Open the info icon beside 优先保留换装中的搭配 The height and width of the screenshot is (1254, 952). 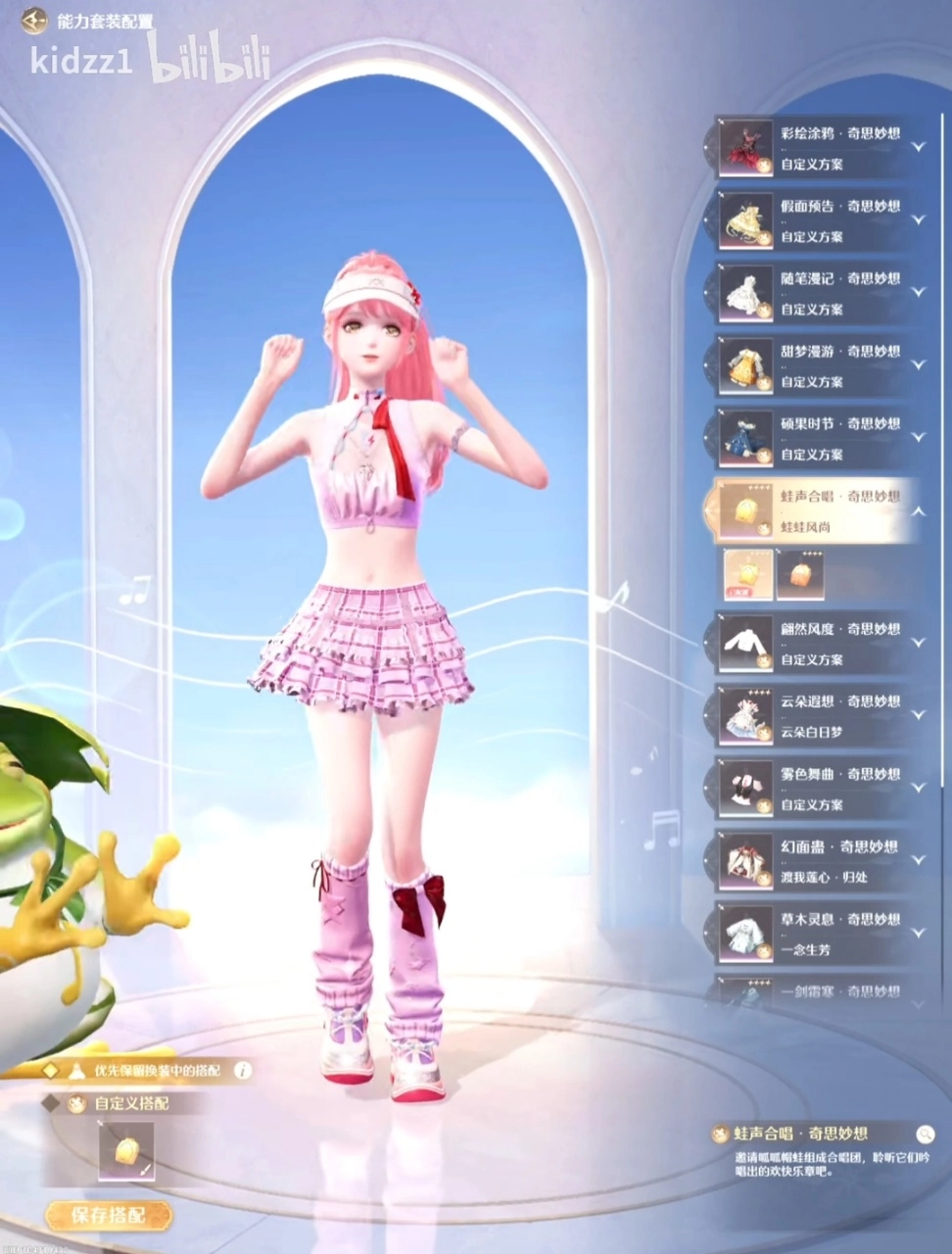[242, 1071]
